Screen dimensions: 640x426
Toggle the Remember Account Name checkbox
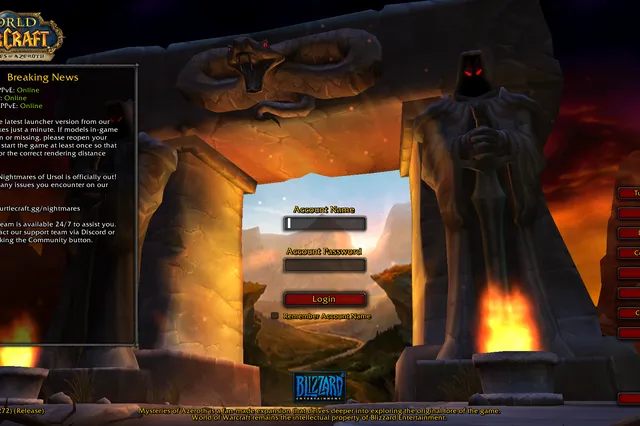point(275,316)
